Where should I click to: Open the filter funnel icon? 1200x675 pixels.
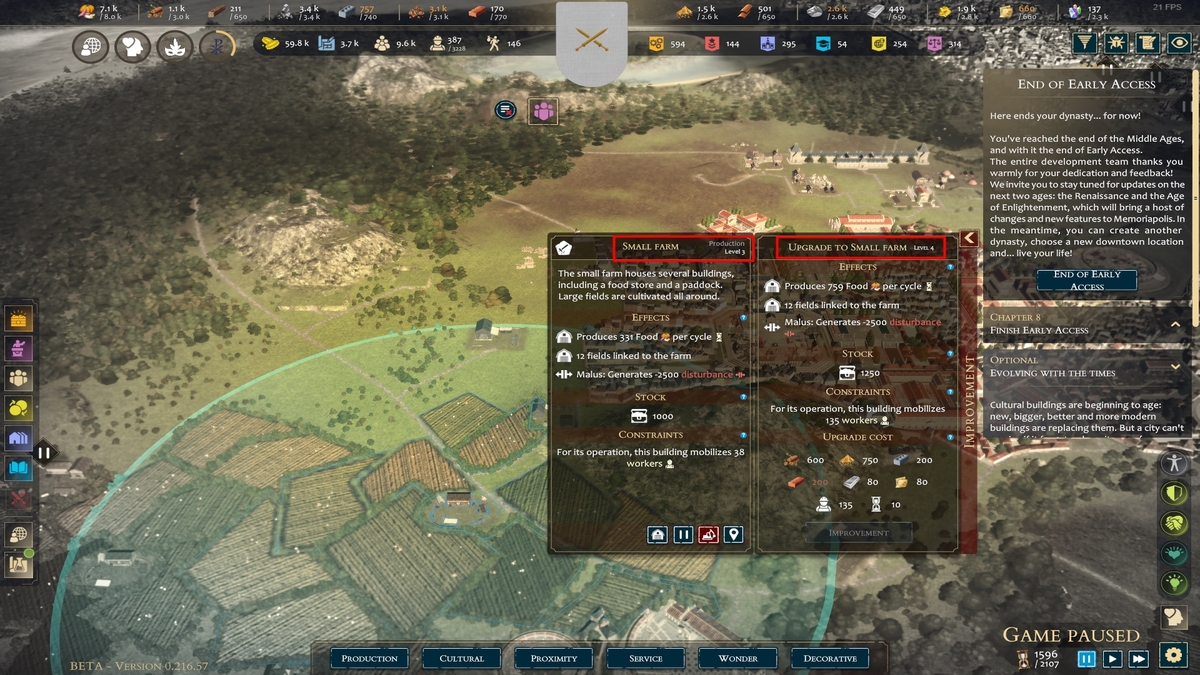pos(1084,43)
